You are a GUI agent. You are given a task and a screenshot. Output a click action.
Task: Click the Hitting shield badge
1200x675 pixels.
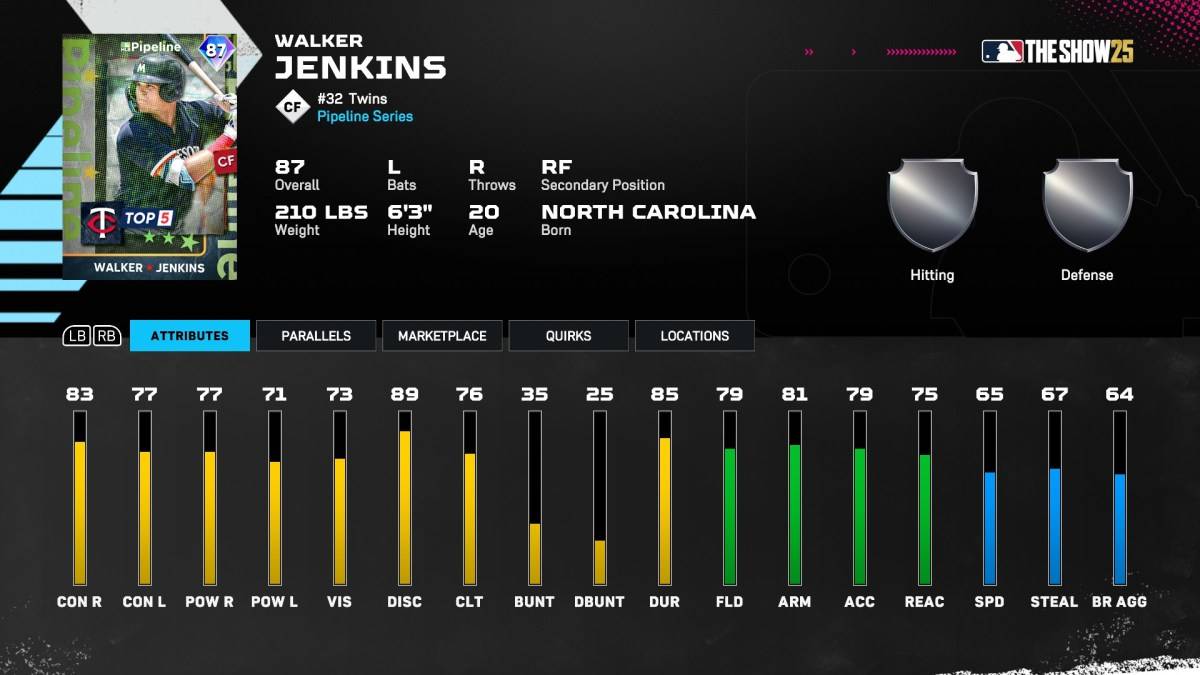(x=932, y=206)
